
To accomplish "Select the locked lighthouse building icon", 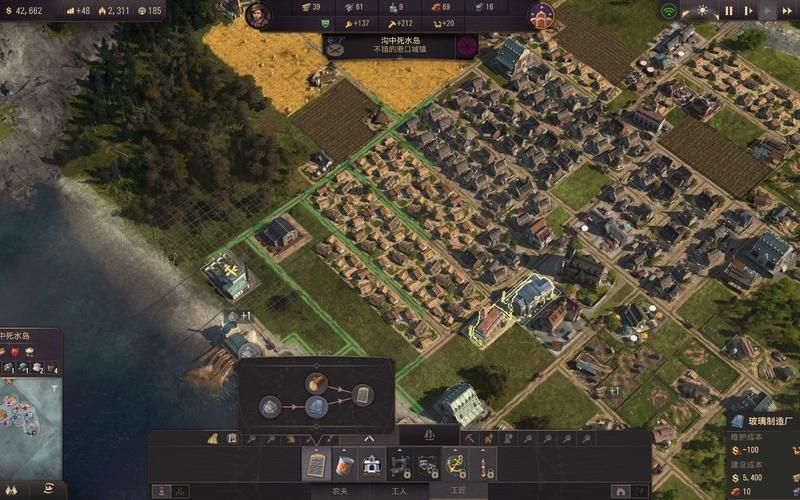I will pyautogui.click(x=483, y=464).
